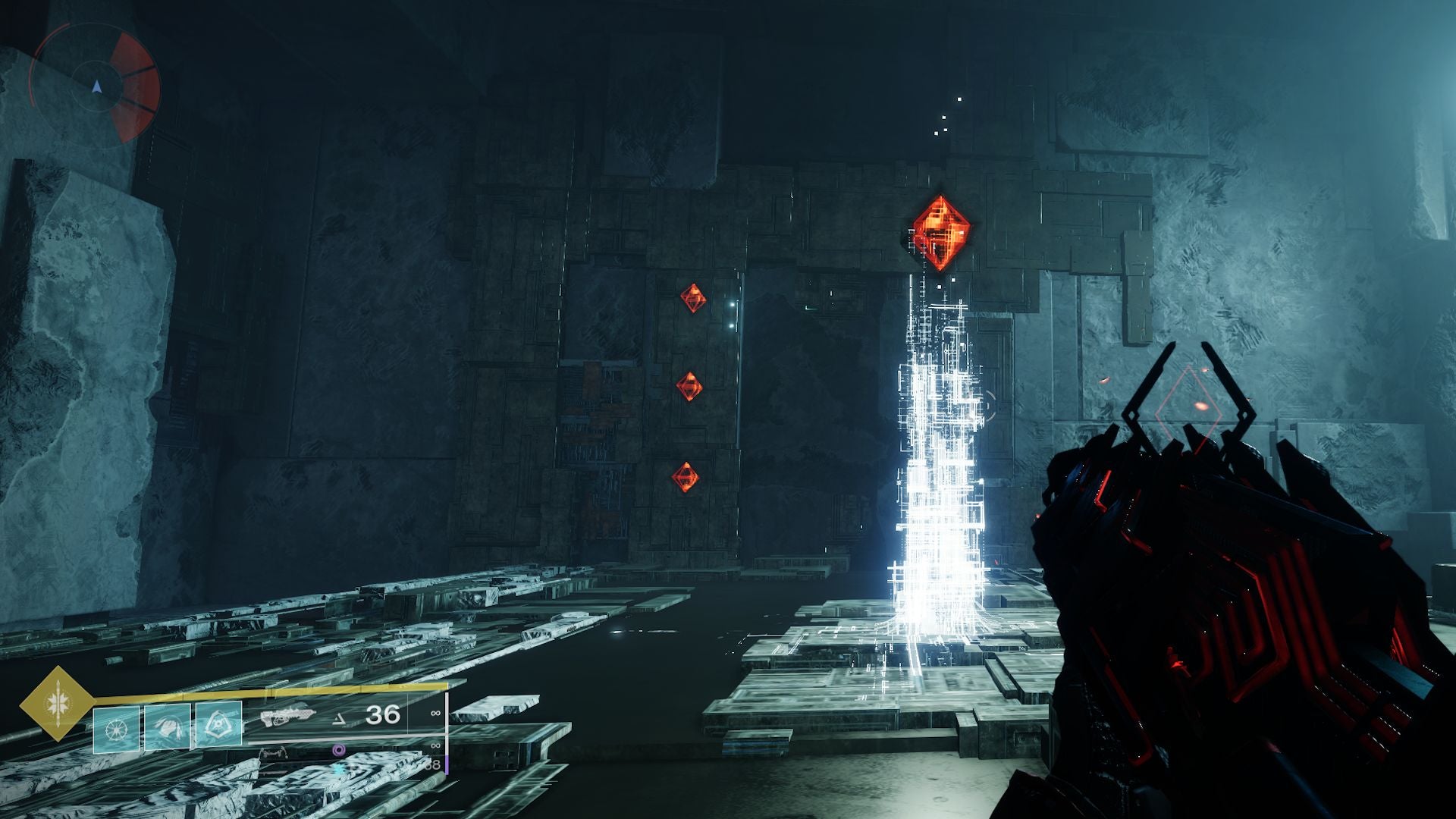Click the grenade ability icon
Image resolution: width=1456 pixels, height=819 pixels.
click(x=117, y=728)
